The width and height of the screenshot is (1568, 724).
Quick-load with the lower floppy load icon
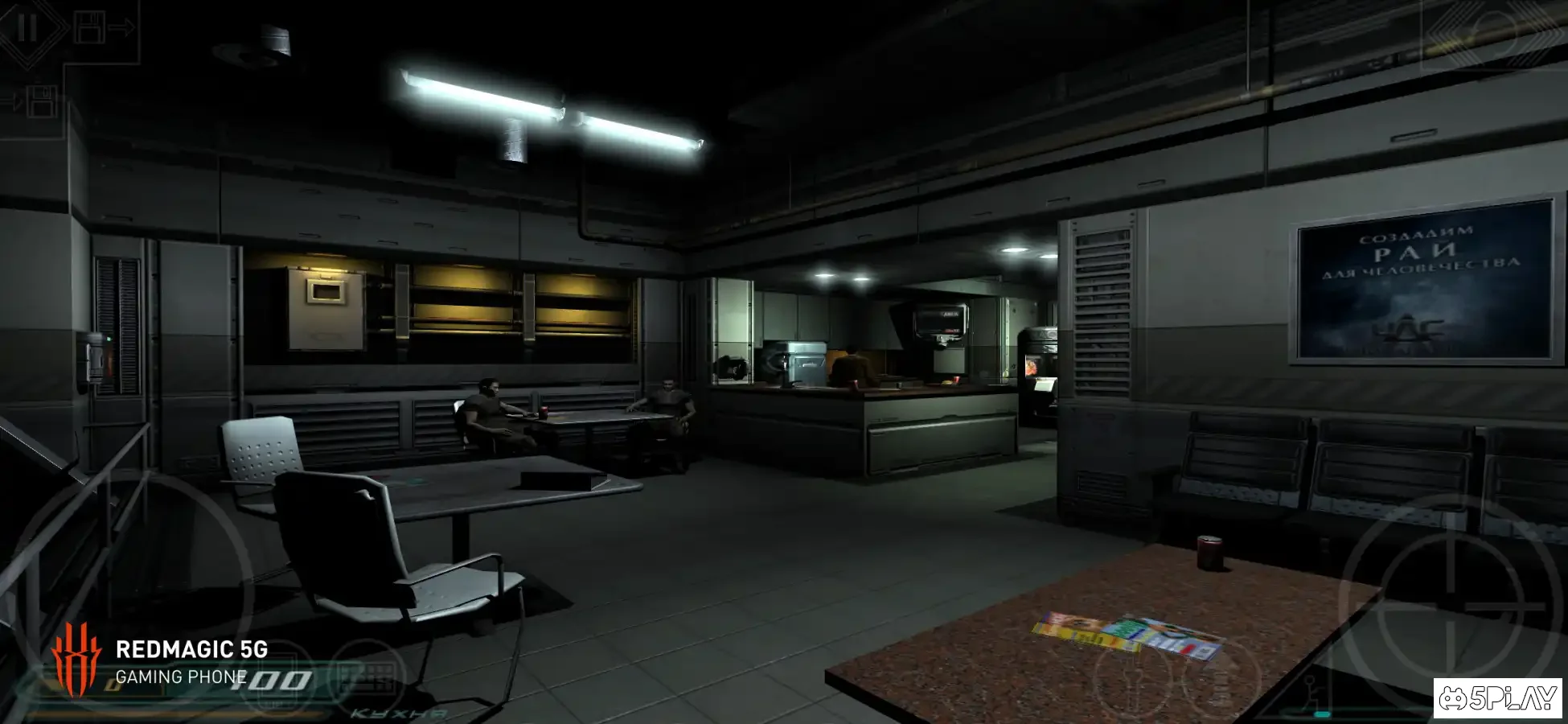coord(42,101)
